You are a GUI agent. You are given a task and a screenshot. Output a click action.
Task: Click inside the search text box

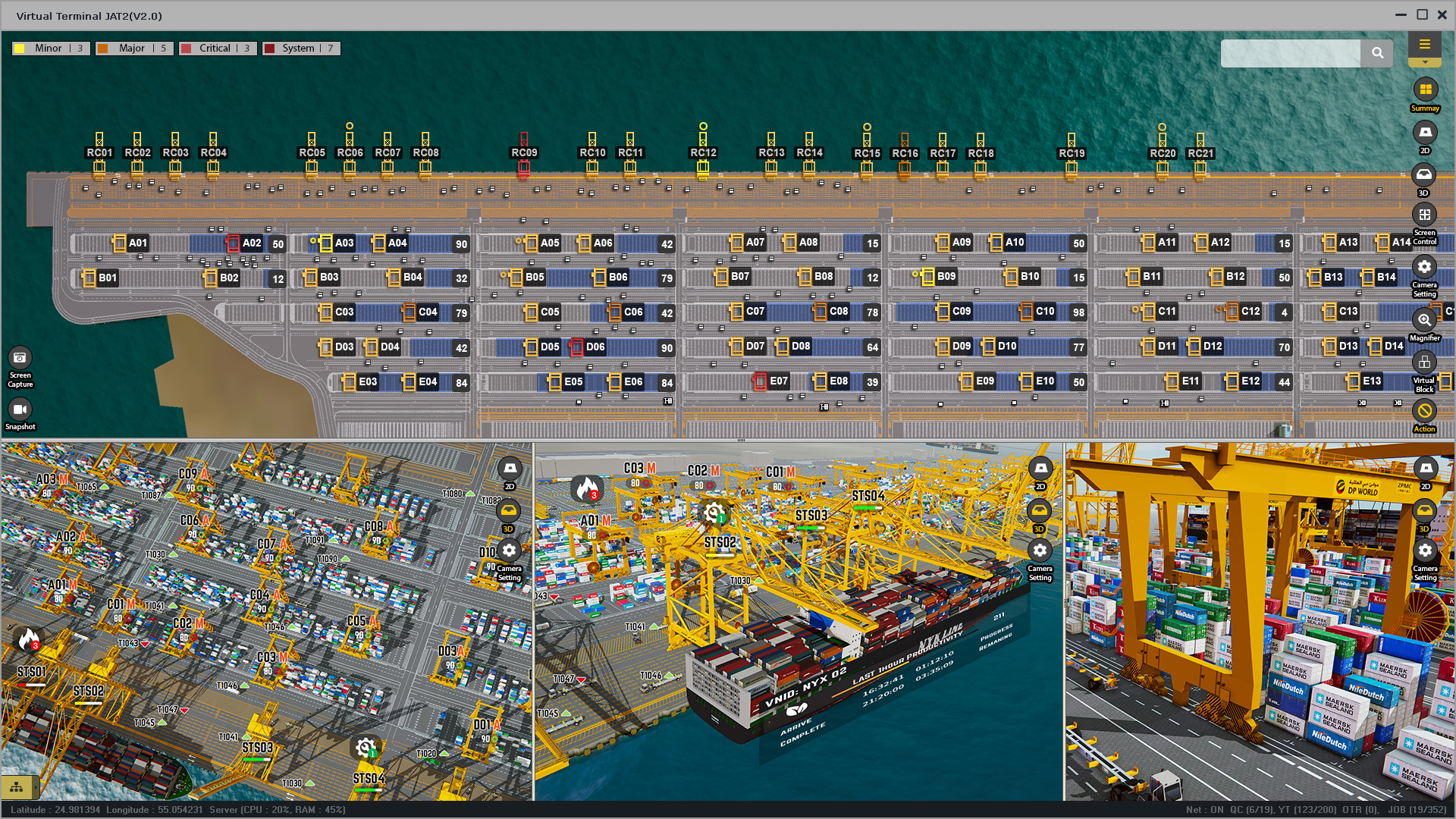(x=1290, y=53)
